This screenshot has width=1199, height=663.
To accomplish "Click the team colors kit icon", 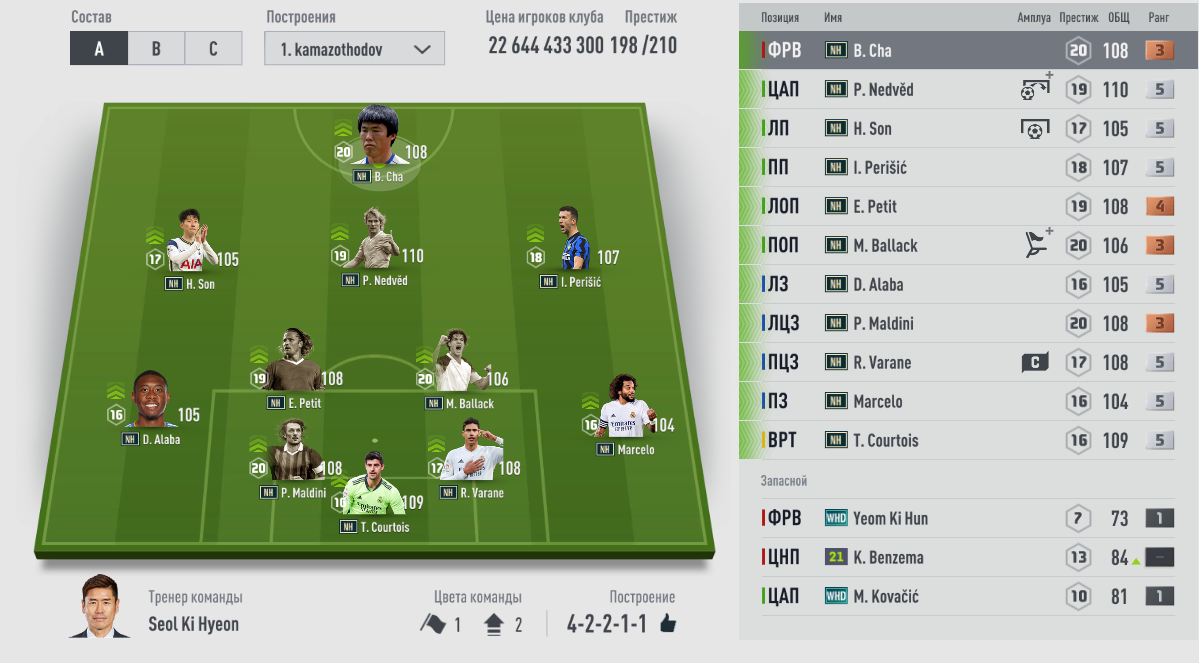I will coord(494,625).
